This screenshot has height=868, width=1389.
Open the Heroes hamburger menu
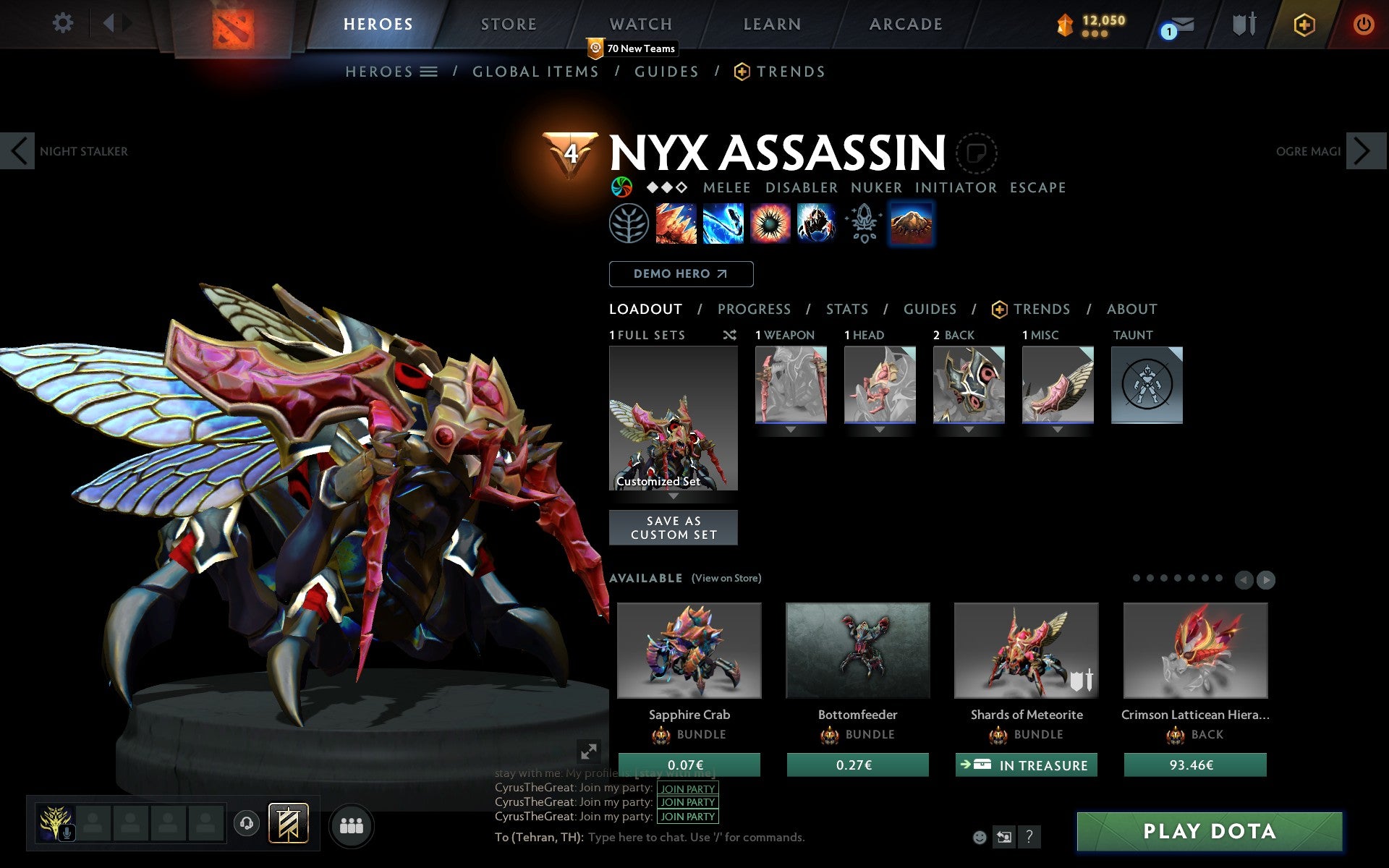tap(429, 71)
